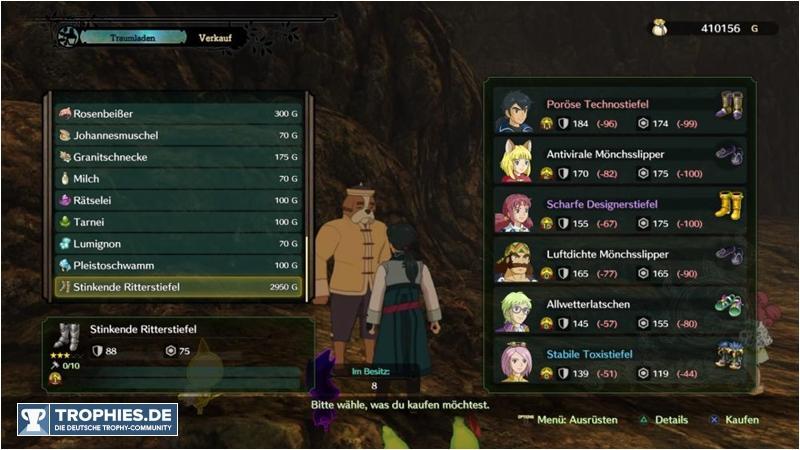Choose Tarnei from the list
Viewport: 800px width, 450px height.
coord(180,222)
